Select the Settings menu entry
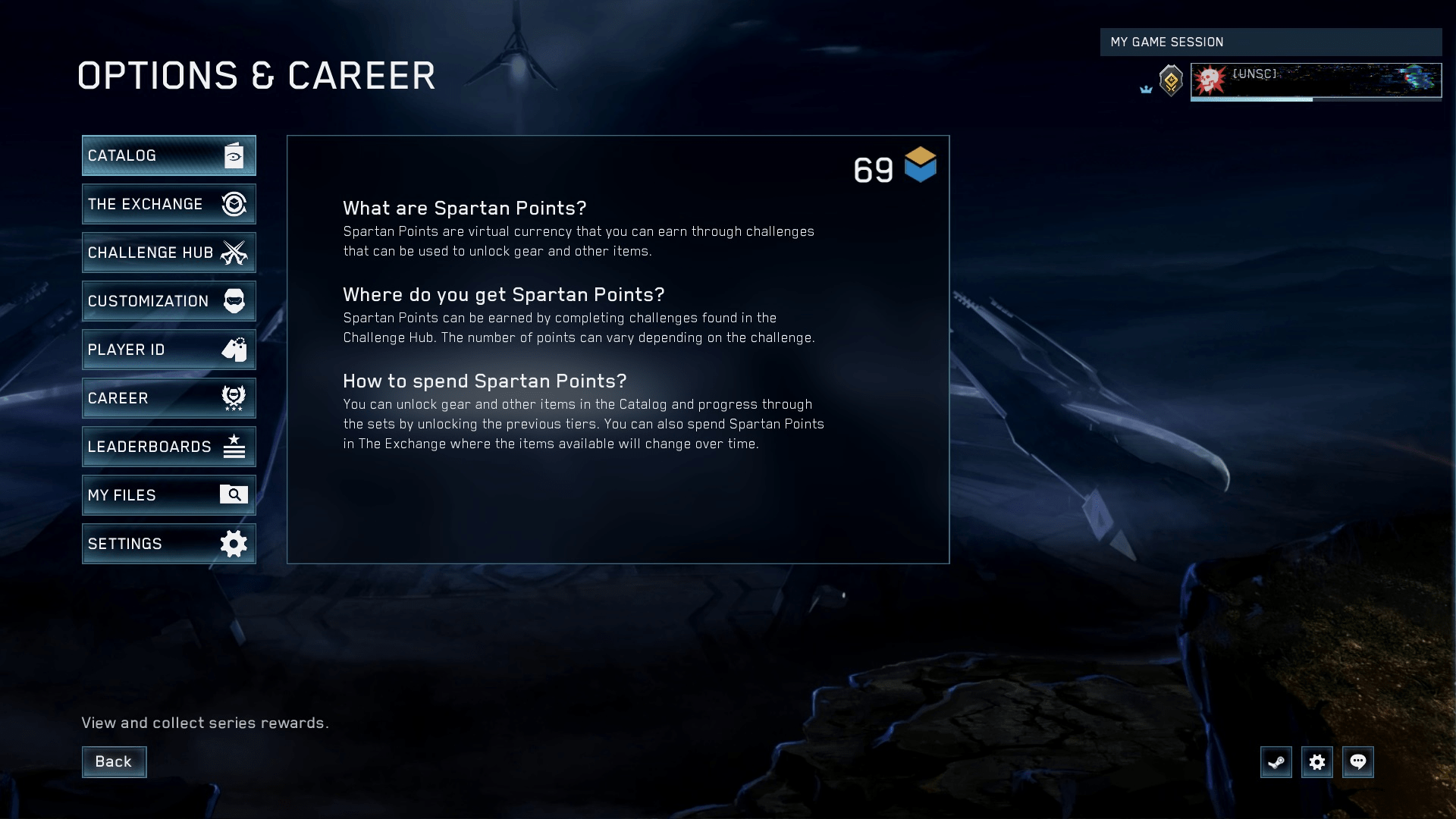 point(168,544)
